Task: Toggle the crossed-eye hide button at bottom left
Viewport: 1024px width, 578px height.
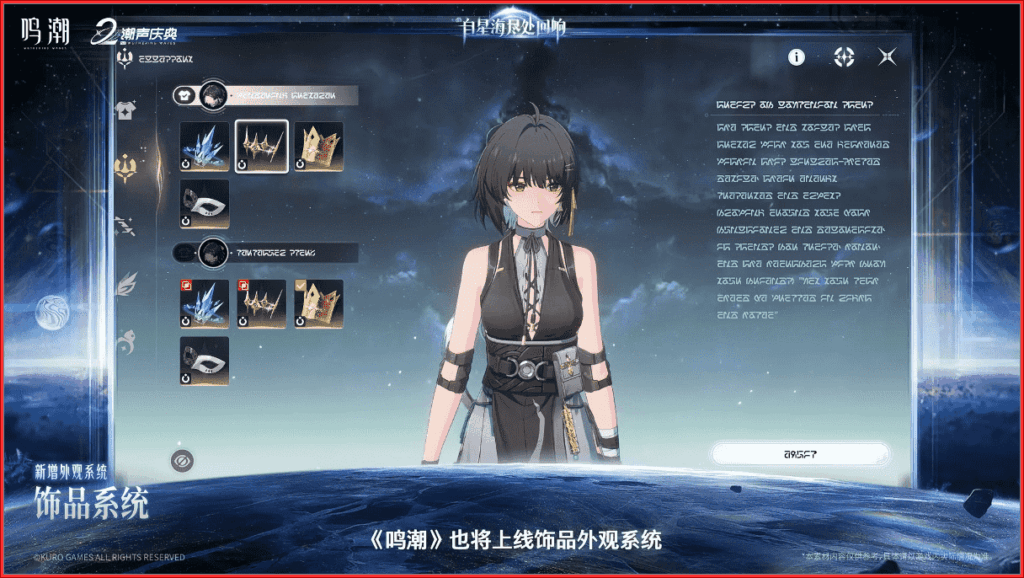Action: 182,460
